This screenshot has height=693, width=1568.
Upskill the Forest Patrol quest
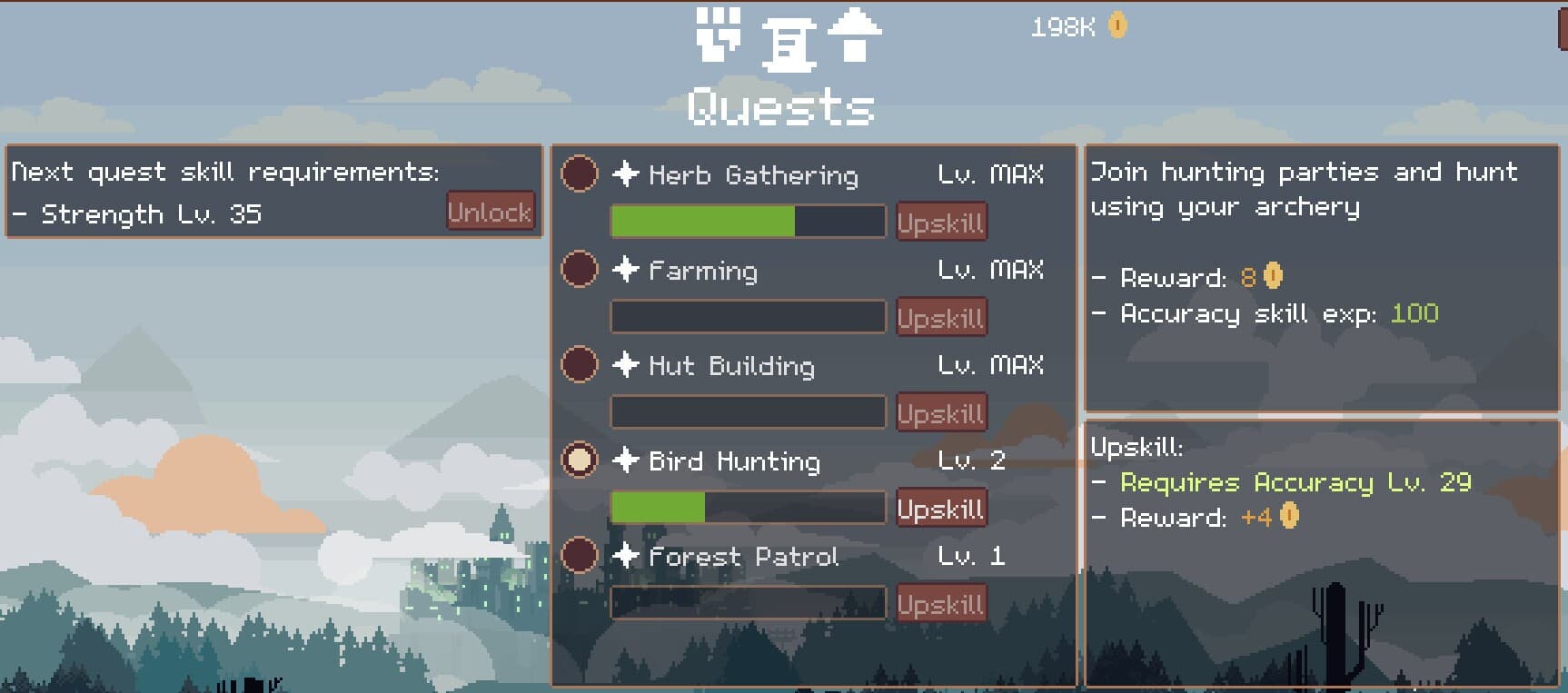(x=940, y=603)
